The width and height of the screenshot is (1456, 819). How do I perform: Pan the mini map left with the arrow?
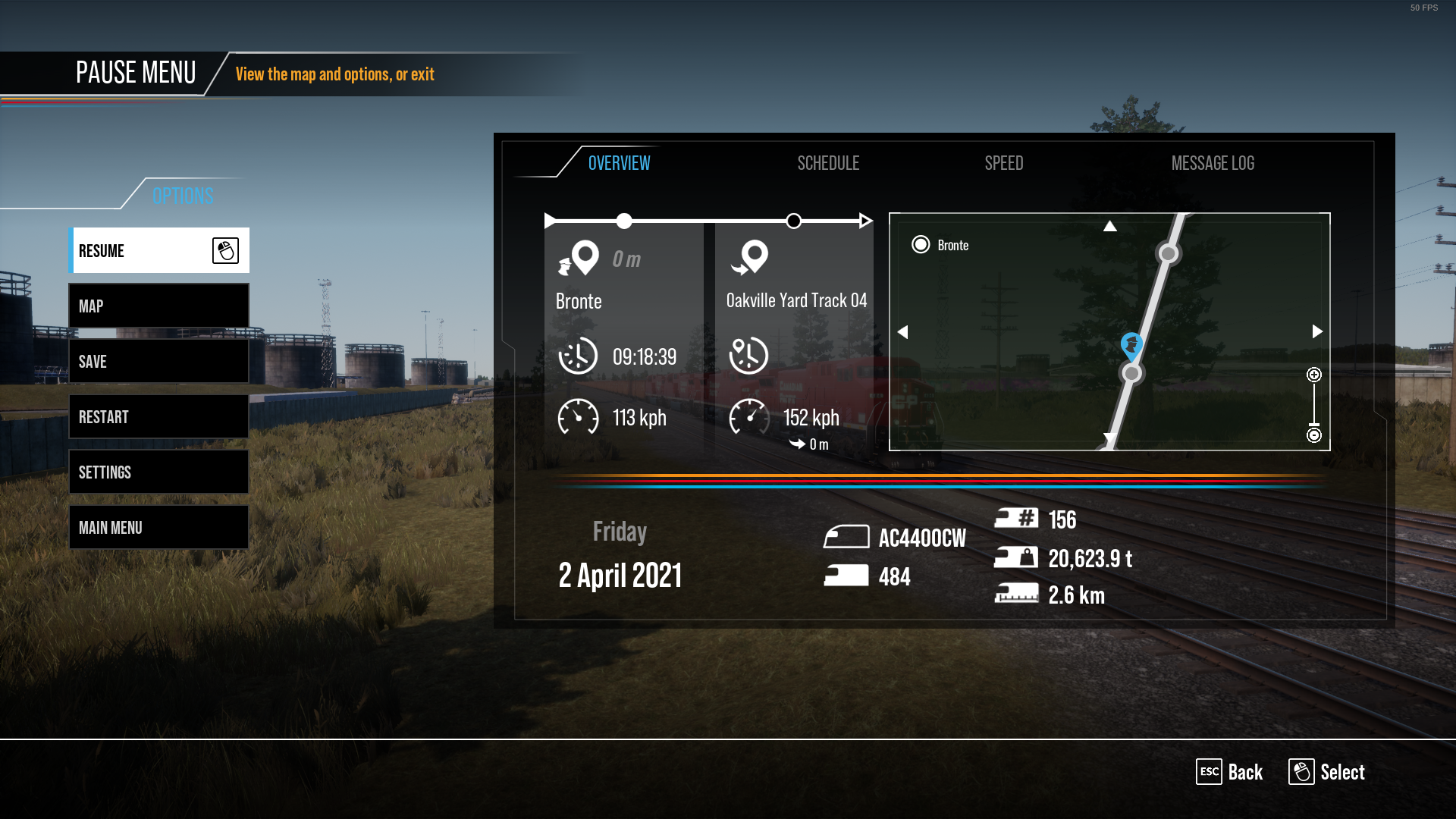coord(902,332)
